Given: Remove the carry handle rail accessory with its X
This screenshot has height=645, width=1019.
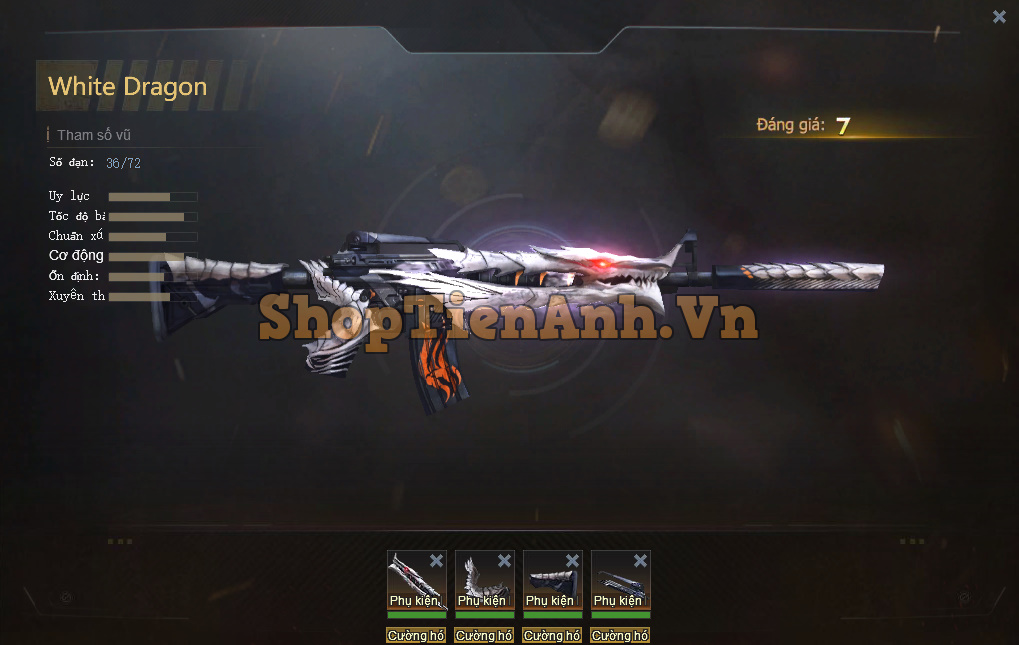Looking at the screenshot, I should 640,561.
